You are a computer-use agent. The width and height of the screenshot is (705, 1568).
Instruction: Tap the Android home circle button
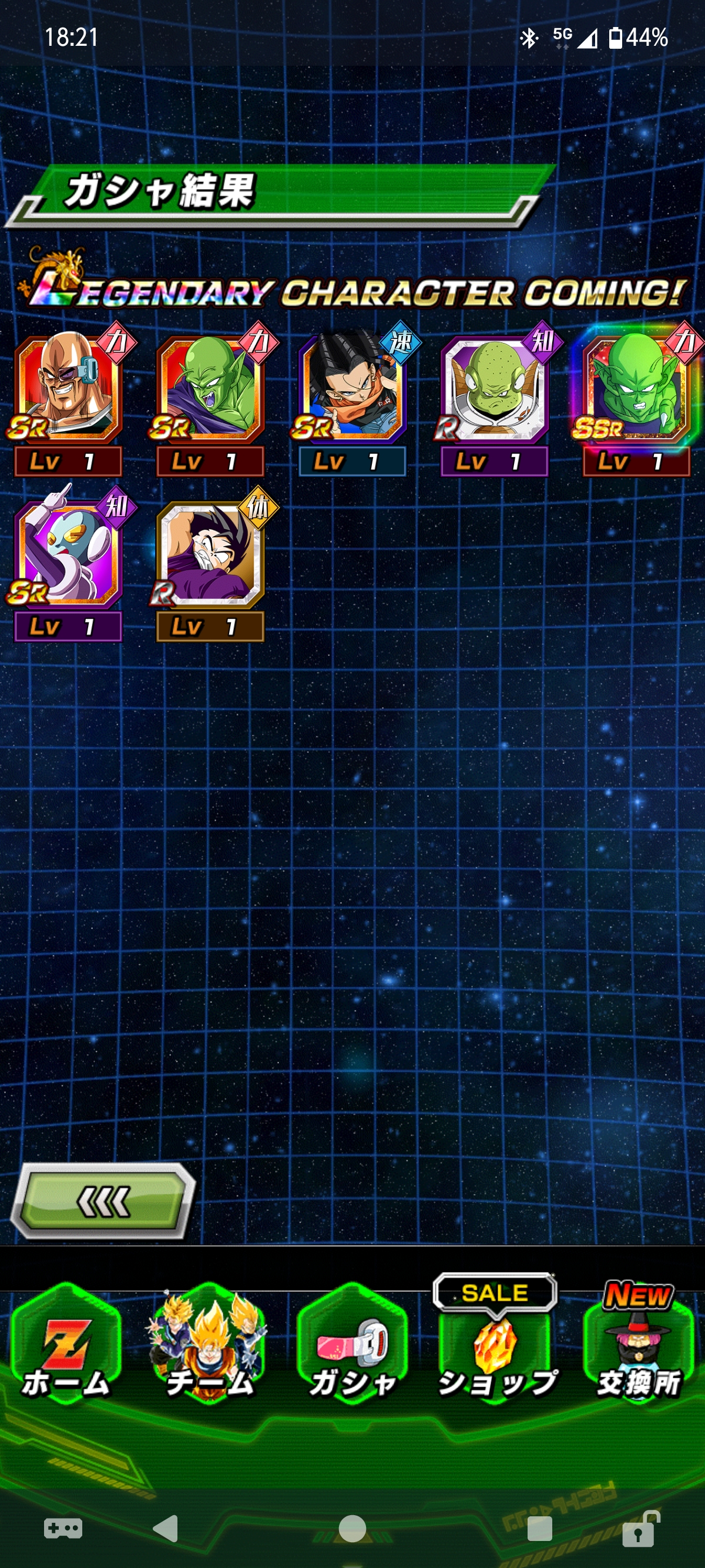tap(352, 1528)
